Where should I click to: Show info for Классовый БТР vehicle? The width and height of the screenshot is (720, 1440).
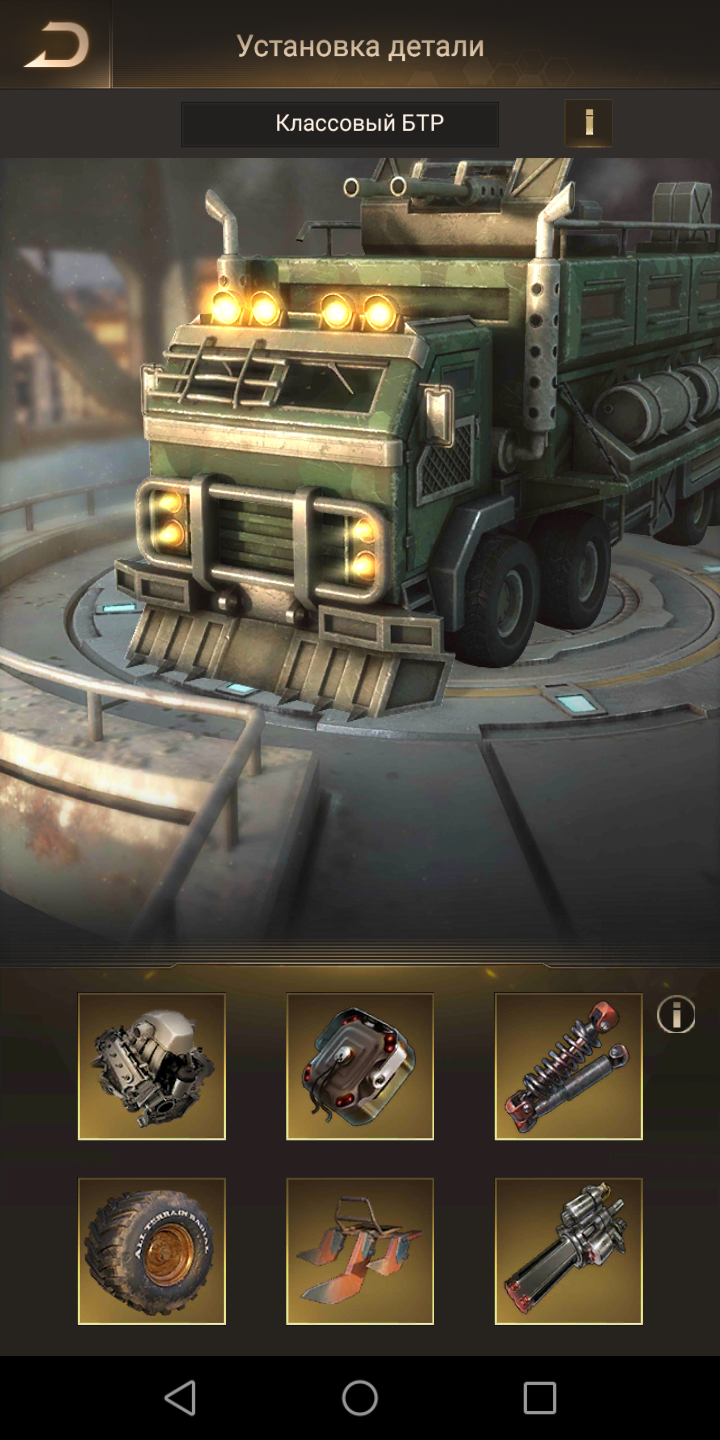point(588,123)
